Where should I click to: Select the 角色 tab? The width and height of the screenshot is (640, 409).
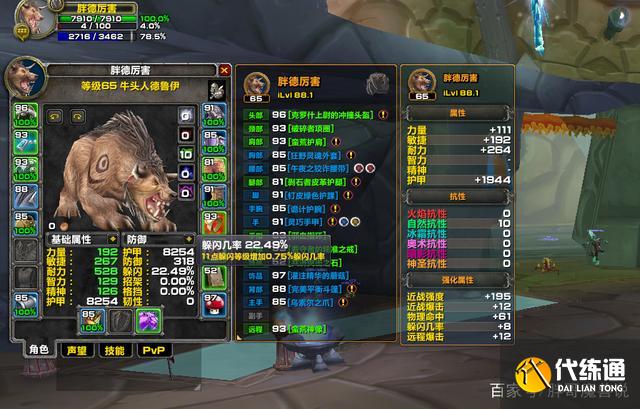pos(39,351)
